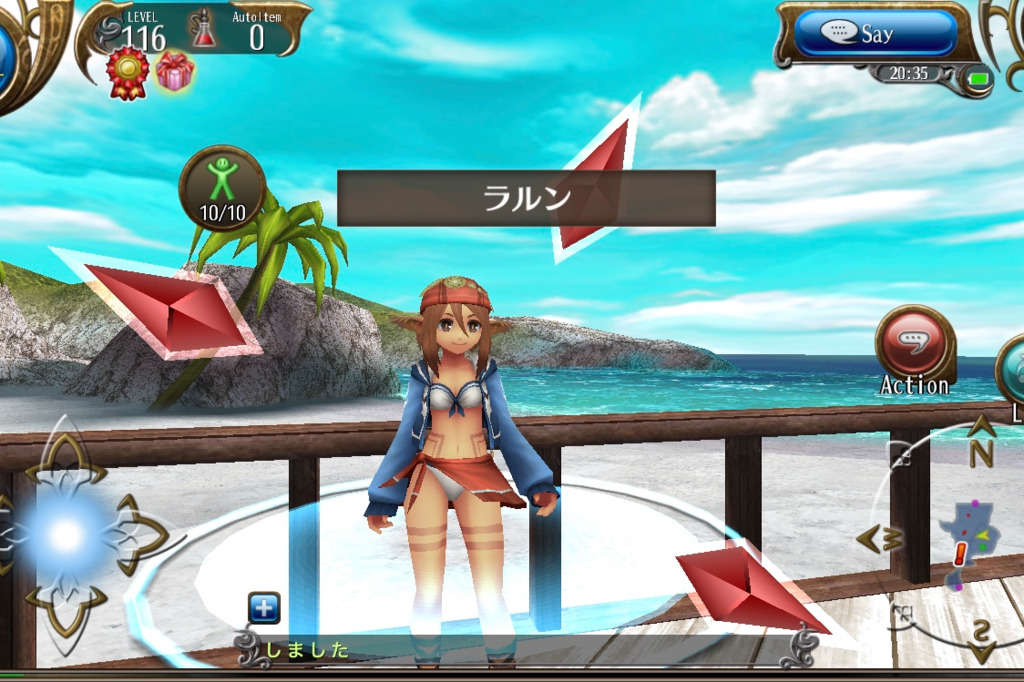Image resolution: width=1024 pixels, height=682 pixels.
Task: Tap the Action speech bubble button
Action: click(x=914, y=342)
